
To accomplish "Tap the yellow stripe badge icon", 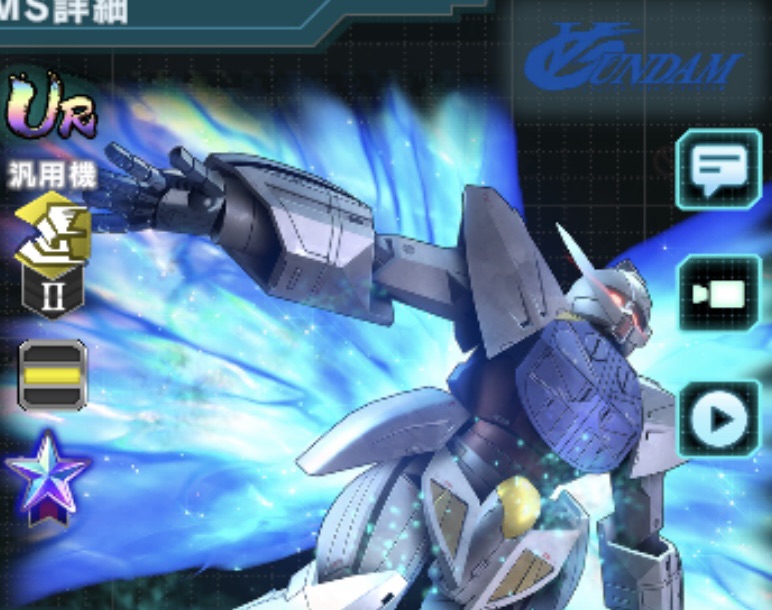I will [x=52, y=375].
